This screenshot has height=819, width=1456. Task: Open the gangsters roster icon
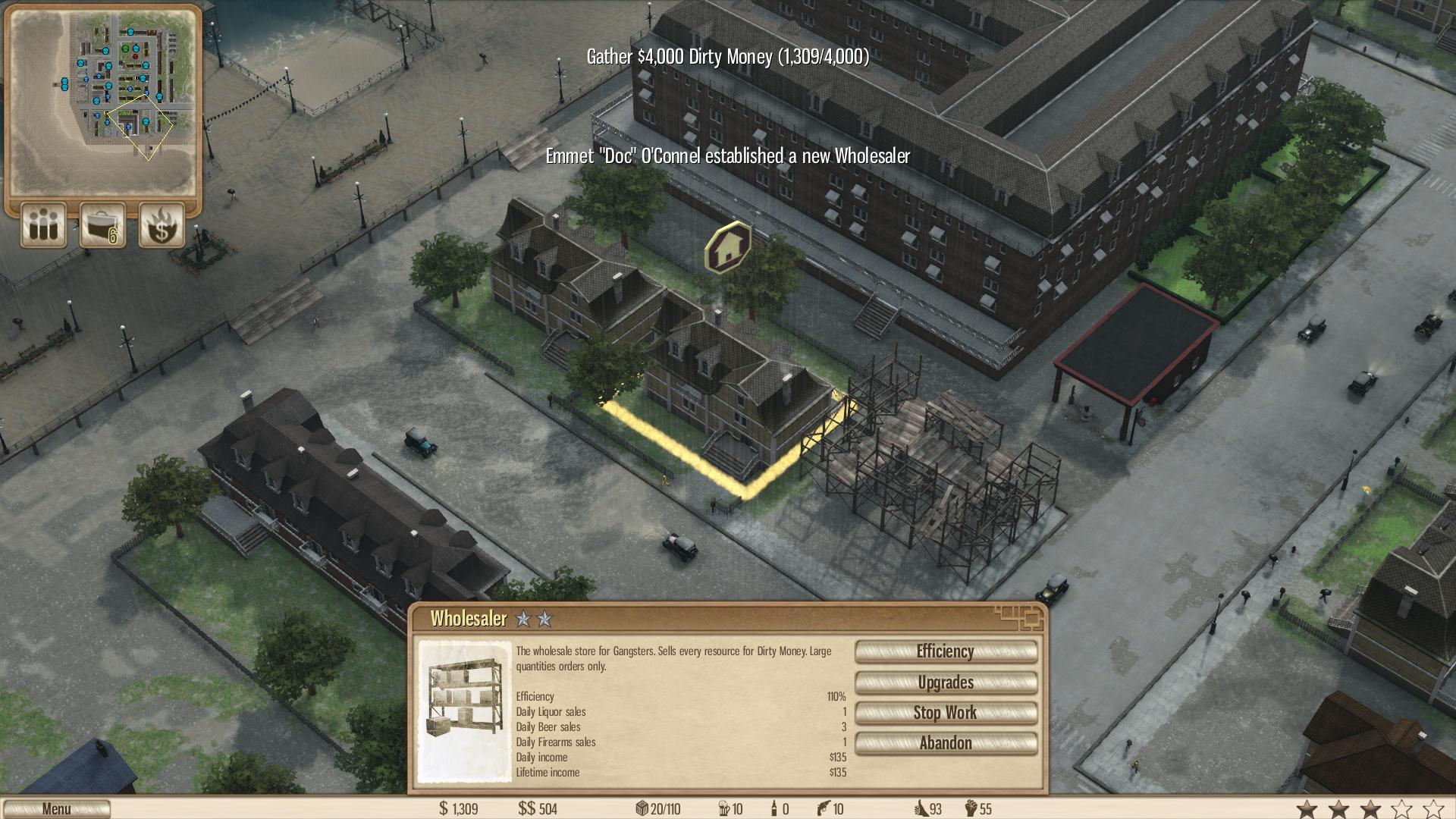click(x=42, y=225)
